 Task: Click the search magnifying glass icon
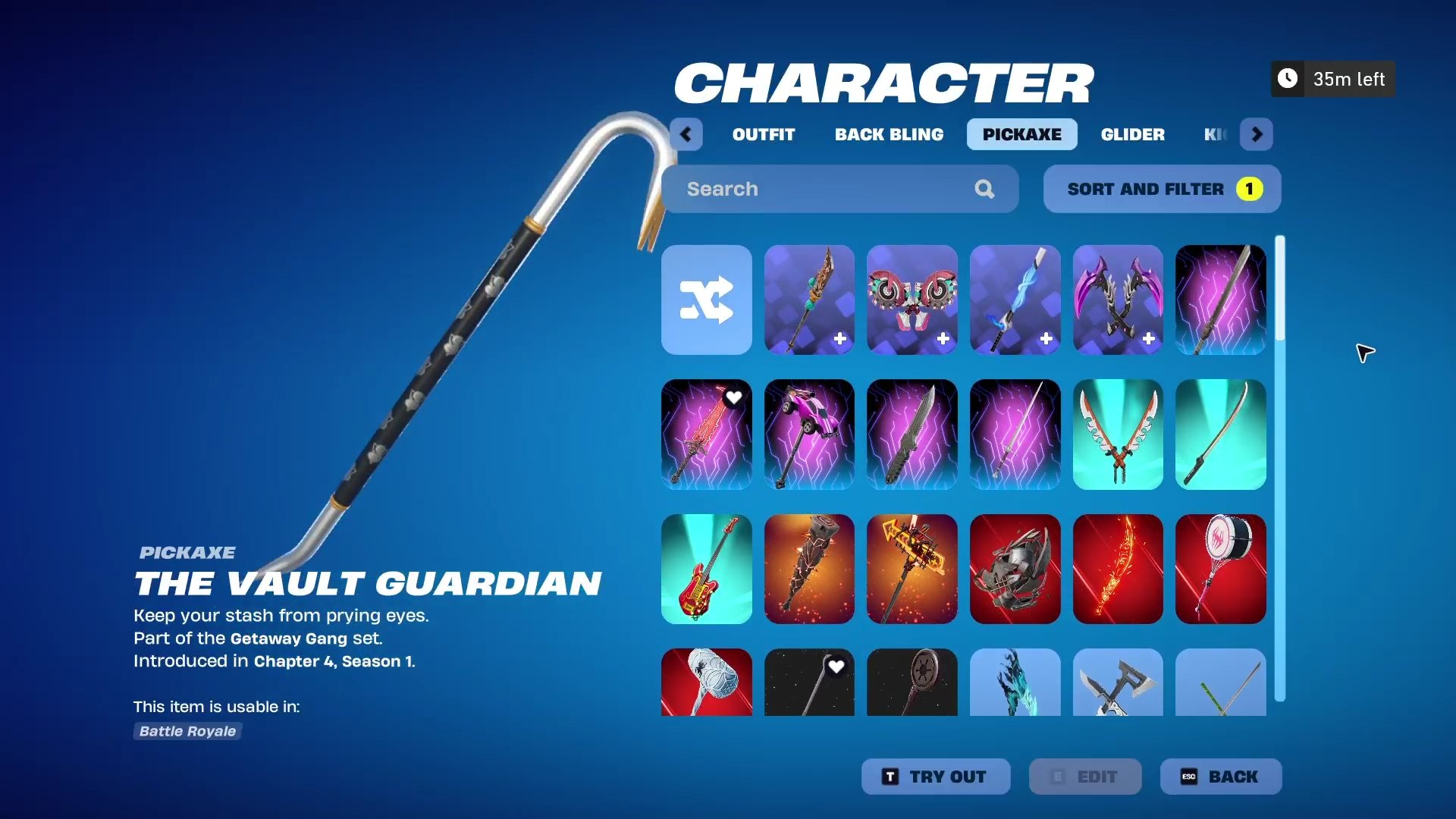(x=984, y=189)
